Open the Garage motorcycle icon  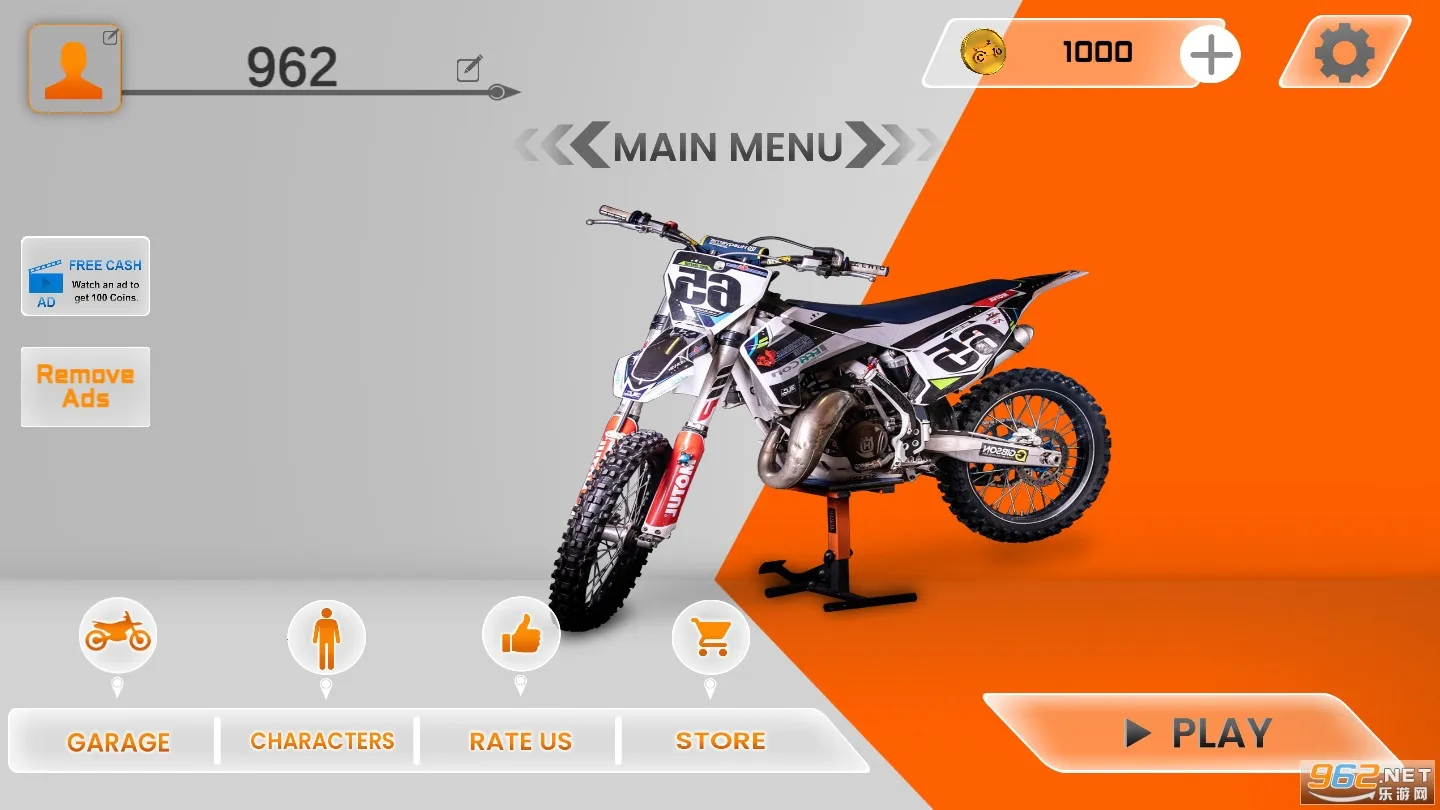[x=118, y=635]
